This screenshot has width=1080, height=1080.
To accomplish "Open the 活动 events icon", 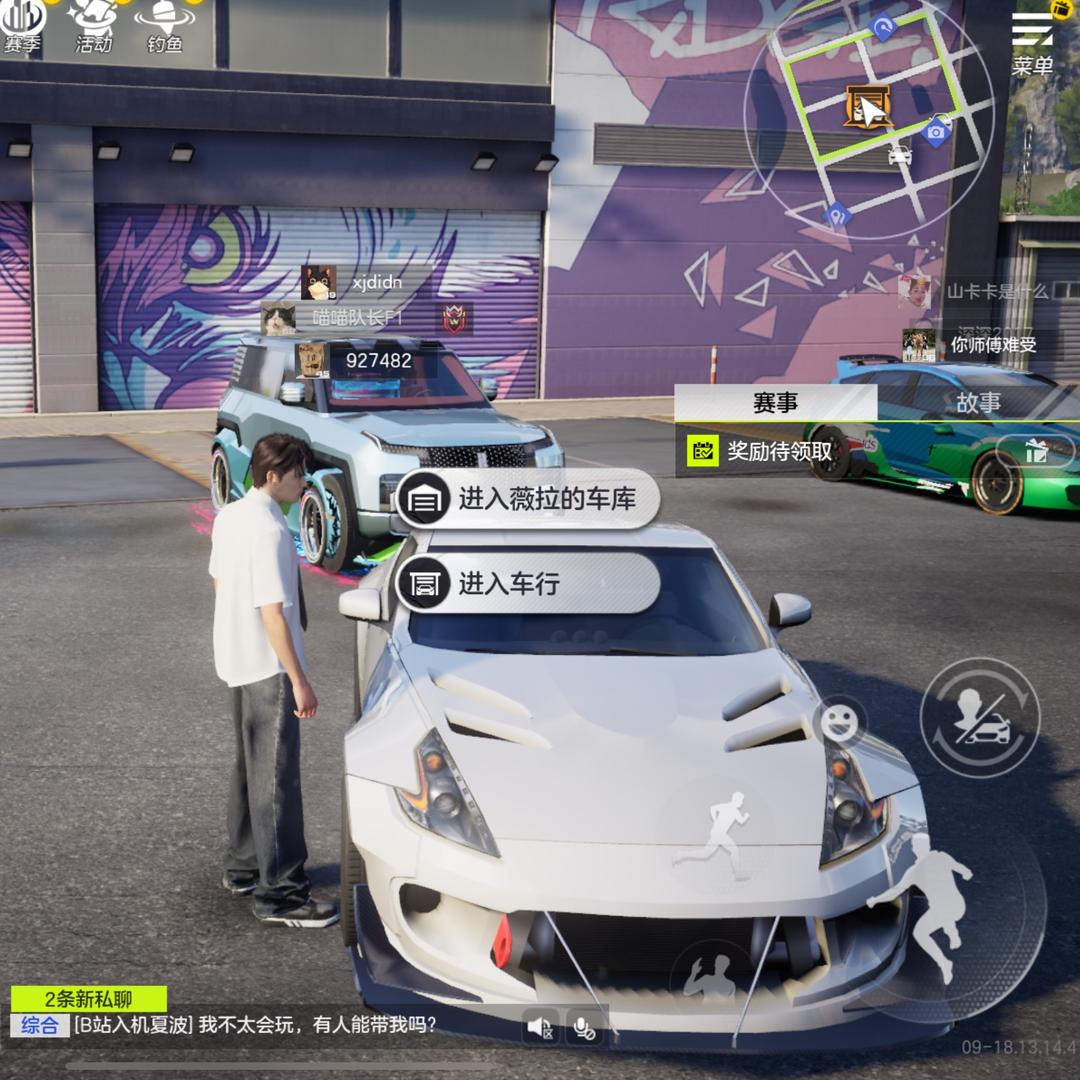I will 94,25.
